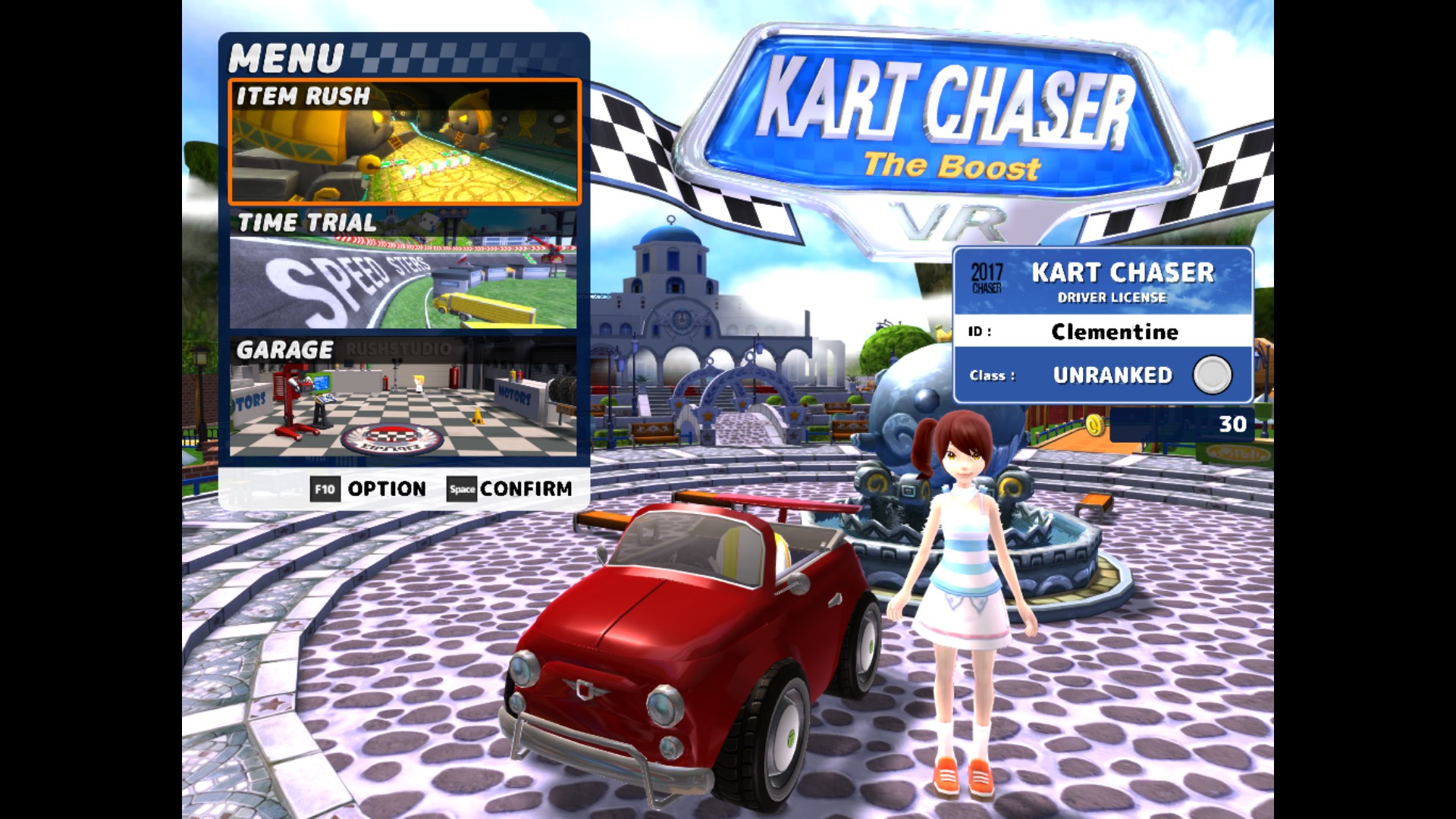Viewport: 1456px width, 819px height.
Task: Open the KART CHASER driver license card
Action: 1107,322
